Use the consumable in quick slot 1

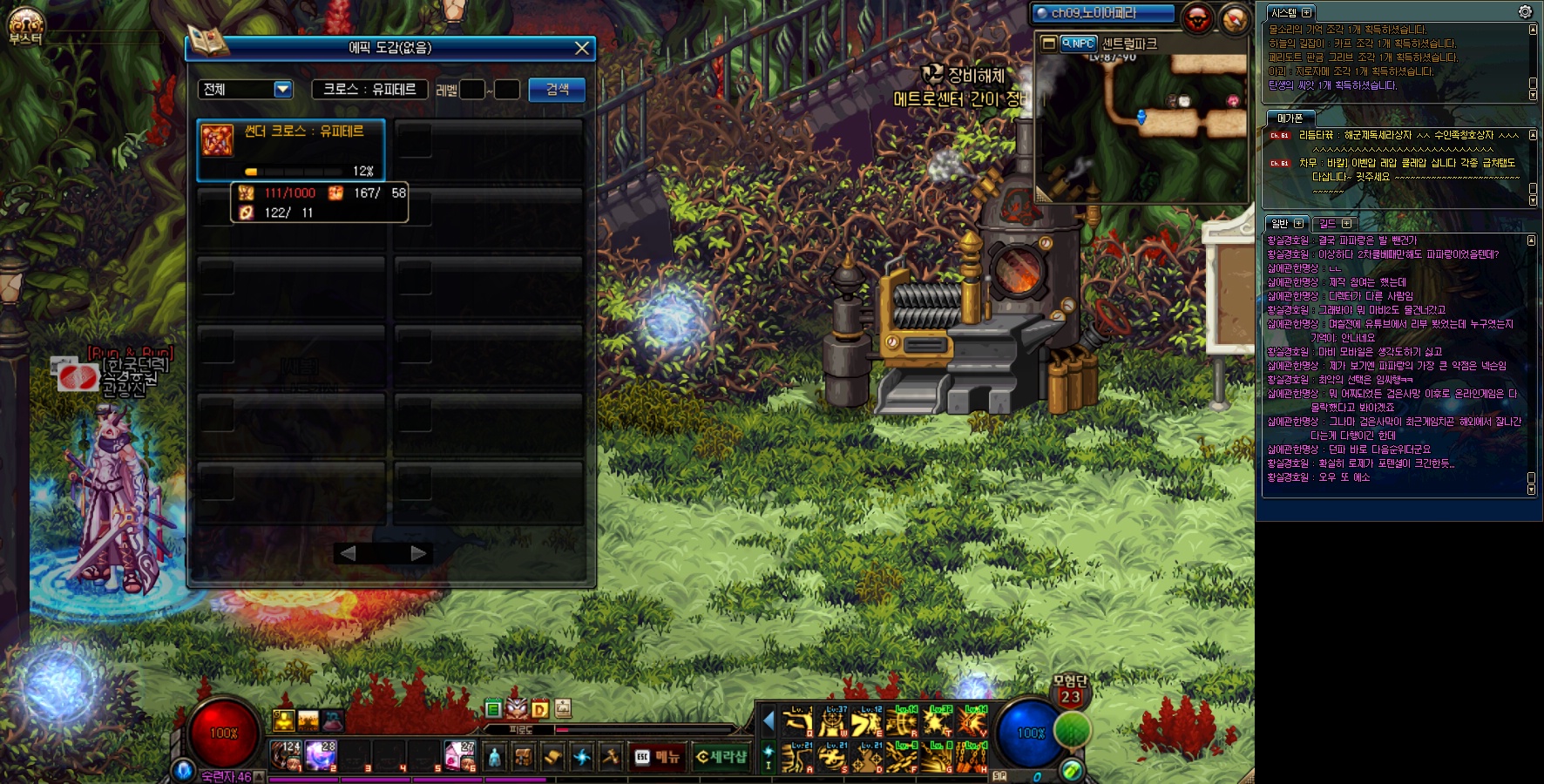[x=286, y=754]
